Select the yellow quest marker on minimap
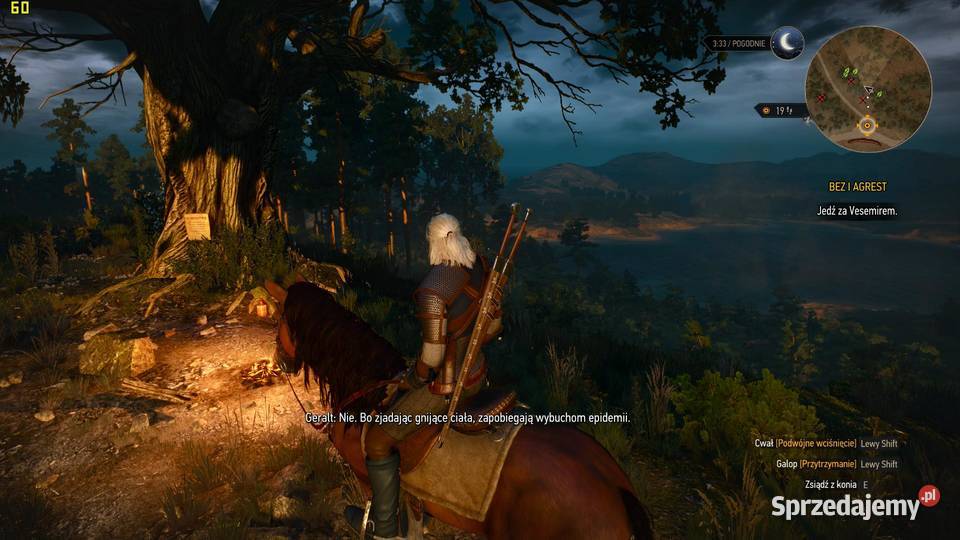Image resolution: width=960 pixels, height=540 pixels. click(867, 126)
